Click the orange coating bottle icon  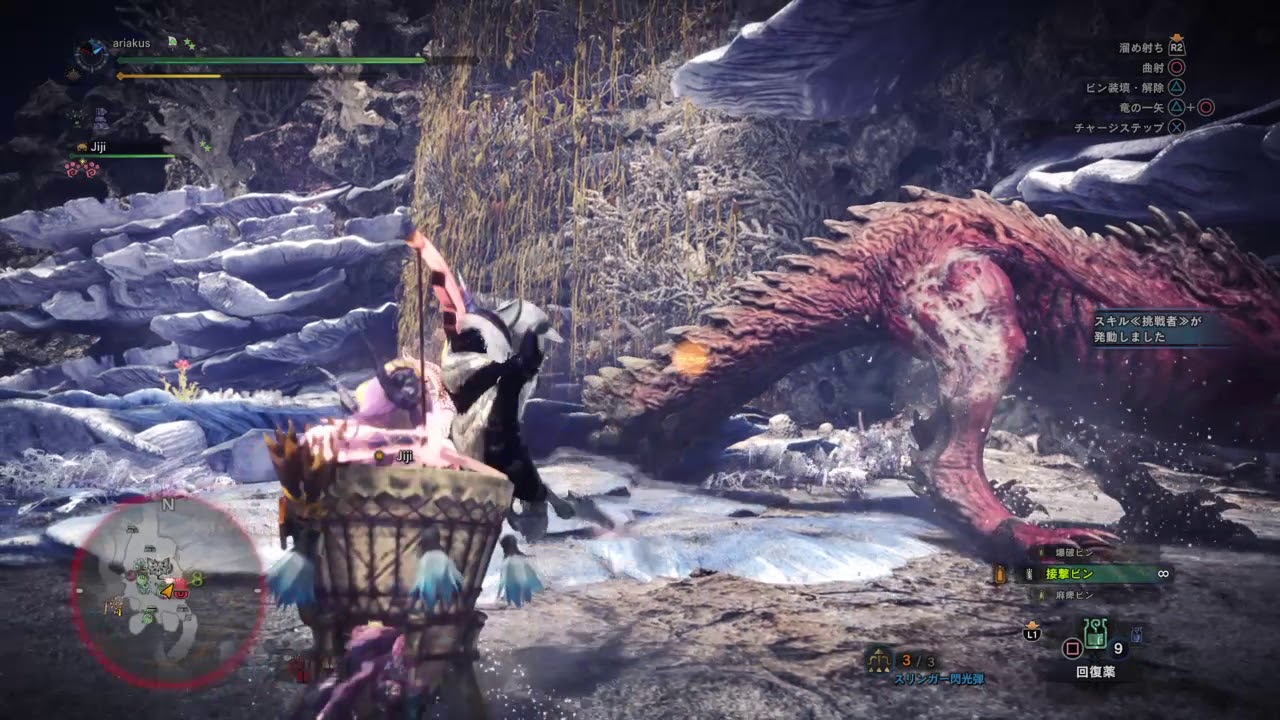point(999,574)
